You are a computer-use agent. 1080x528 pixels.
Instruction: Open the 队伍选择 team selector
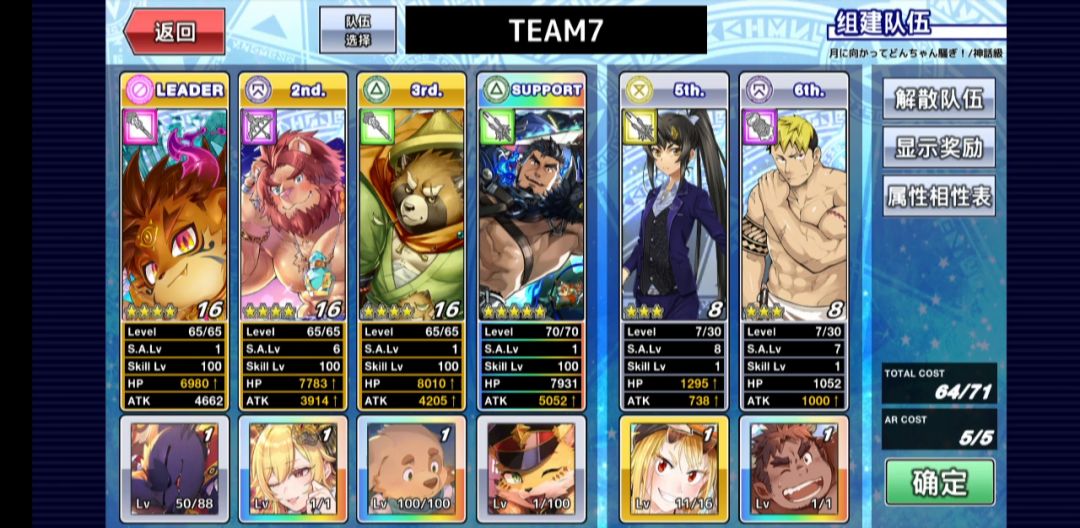[x=357, y=30]
